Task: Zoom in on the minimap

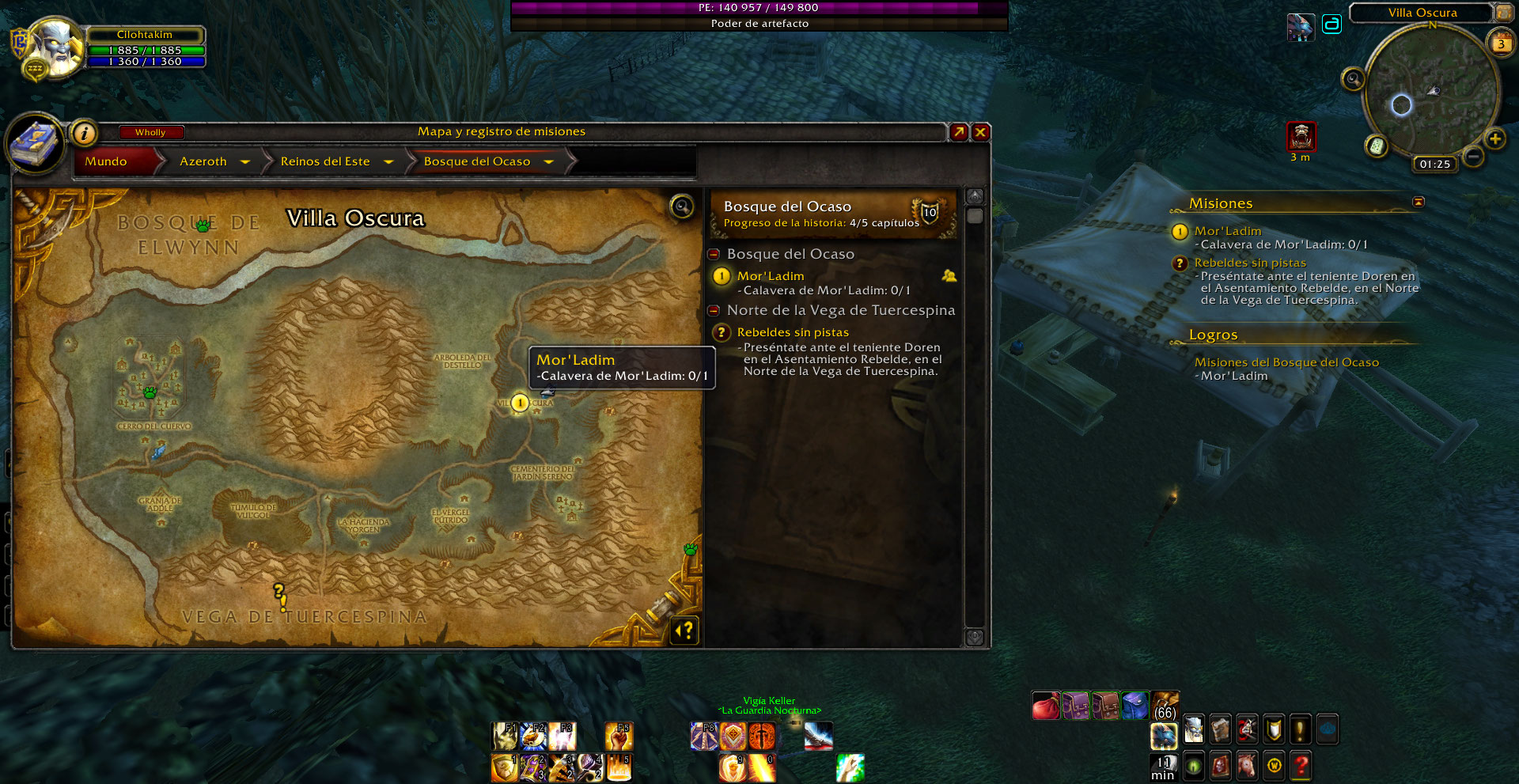Action: coord(1494,139)
